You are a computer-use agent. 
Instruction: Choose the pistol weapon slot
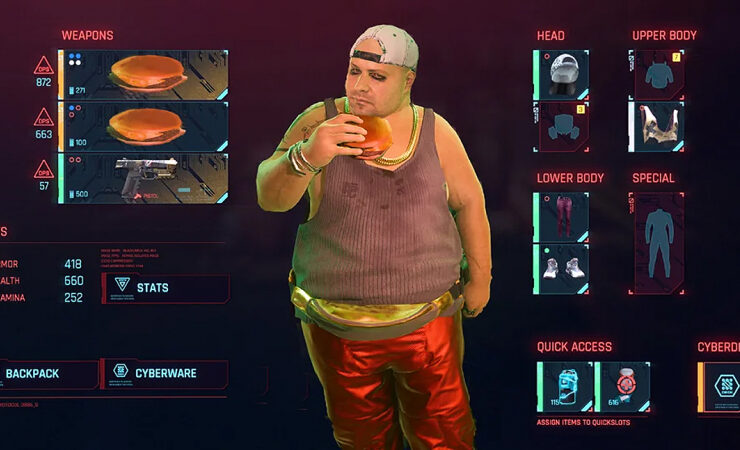point(145,177)
